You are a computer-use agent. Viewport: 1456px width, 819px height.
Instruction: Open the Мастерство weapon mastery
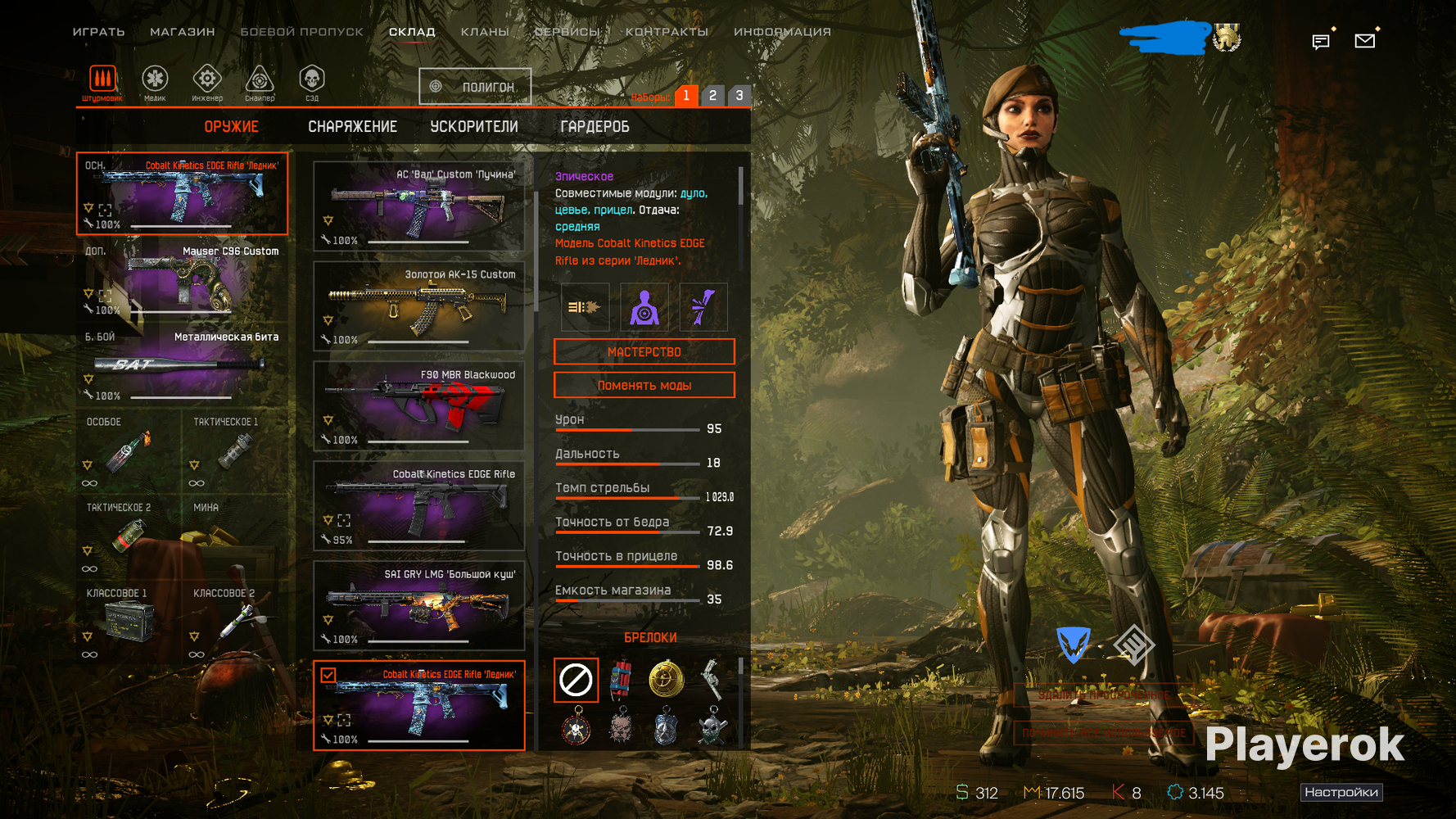(644, 352)
